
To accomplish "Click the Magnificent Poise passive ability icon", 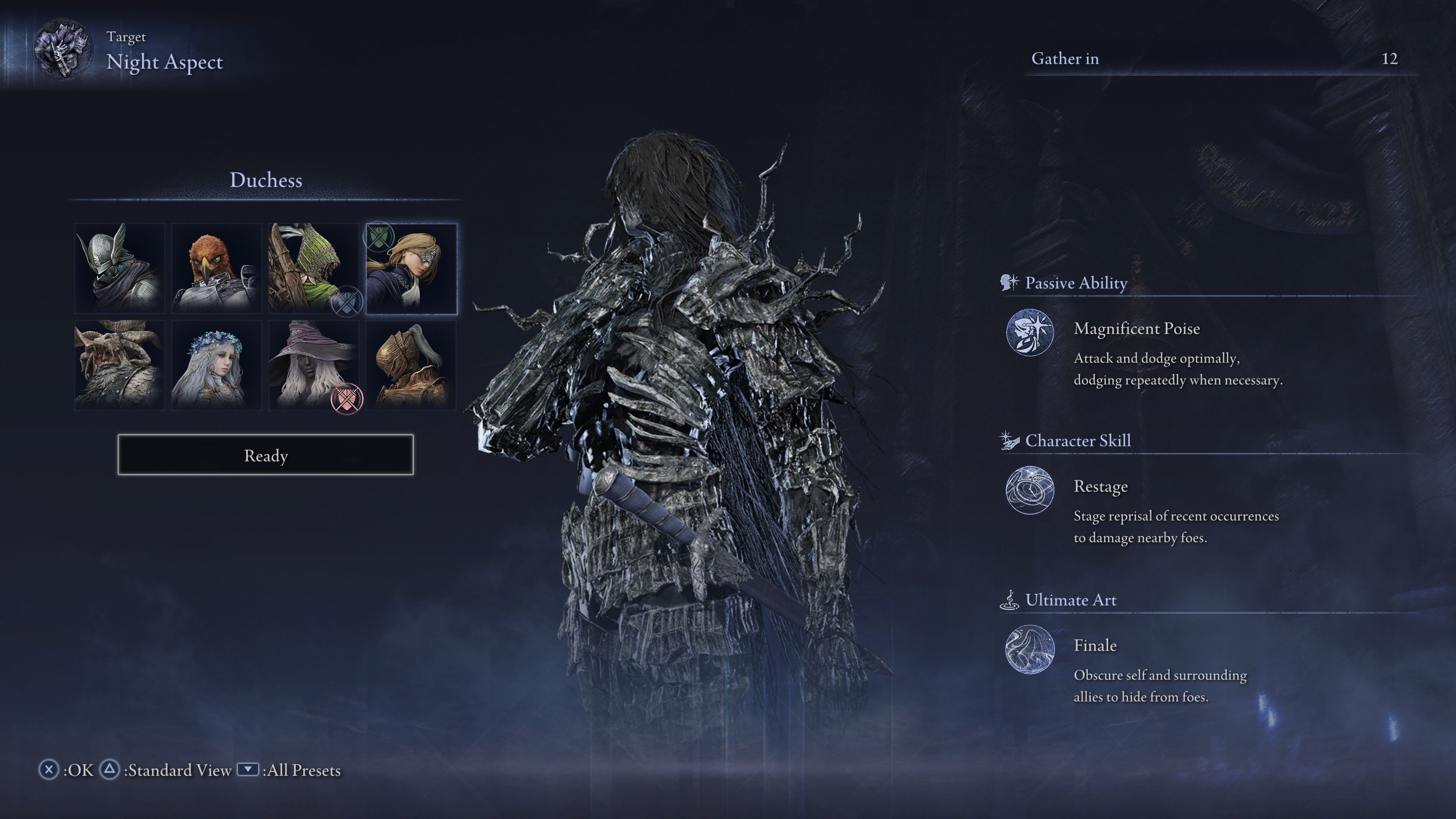I will 1030,333.
